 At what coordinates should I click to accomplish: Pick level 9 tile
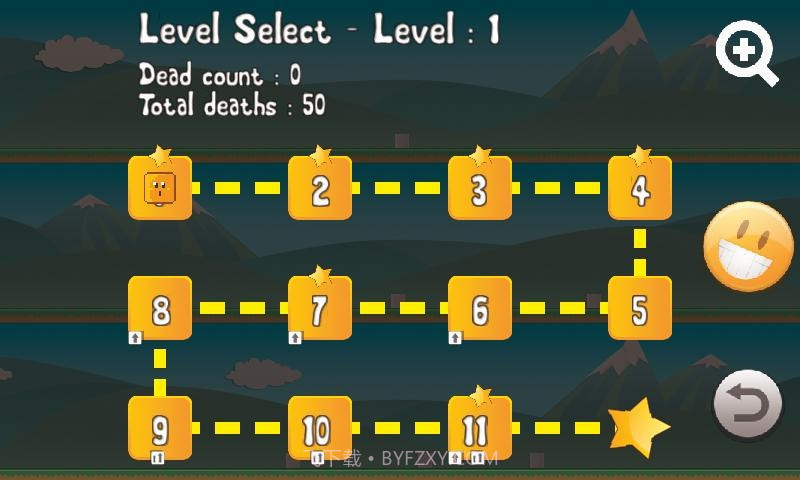[x=160, y=428]
